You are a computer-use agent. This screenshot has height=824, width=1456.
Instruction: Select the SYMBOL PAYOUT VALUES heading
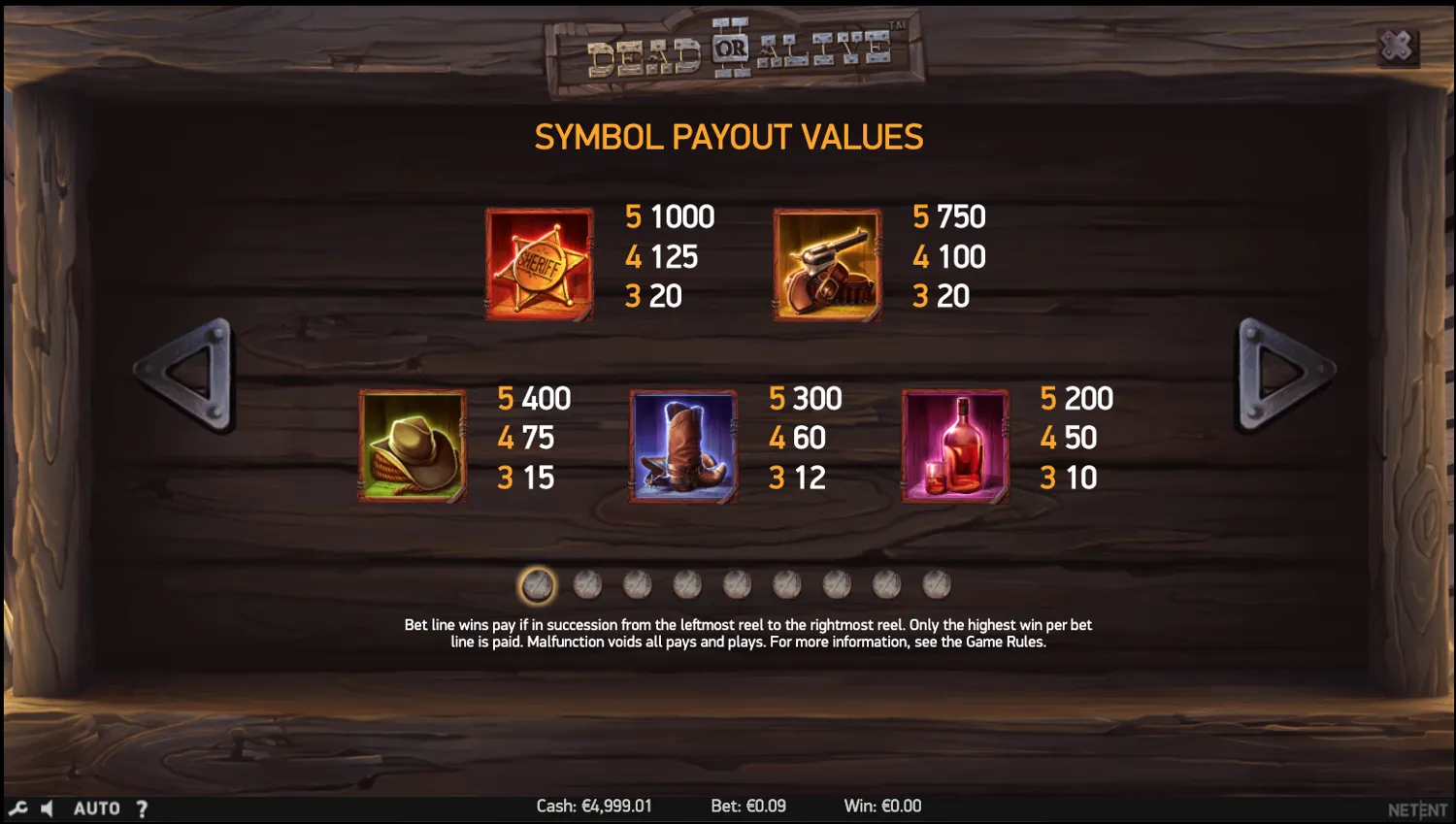click(728, 137)
